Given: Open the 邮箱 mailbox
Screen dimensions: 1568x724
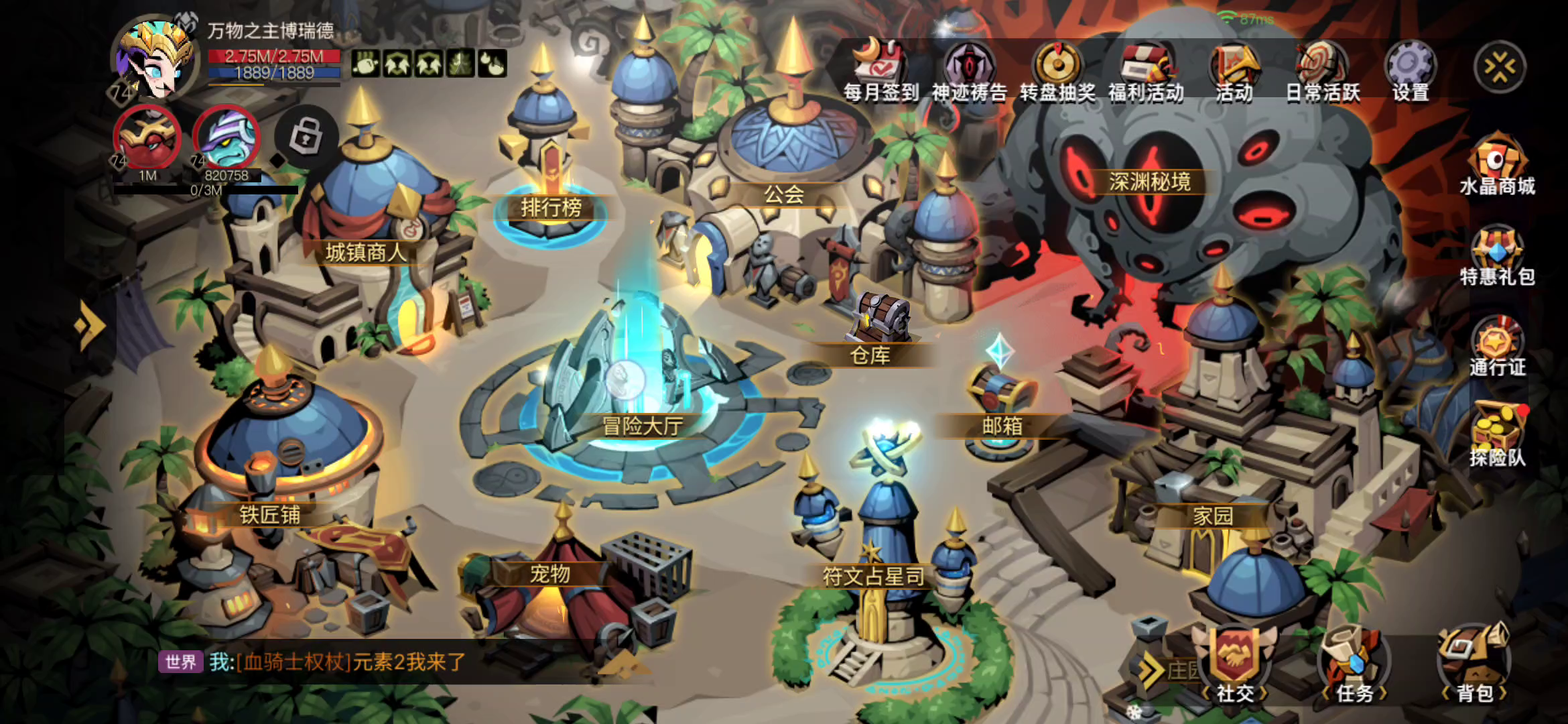Looking at the screenshot, I should pyautogui.click(x=1002, y=402).
